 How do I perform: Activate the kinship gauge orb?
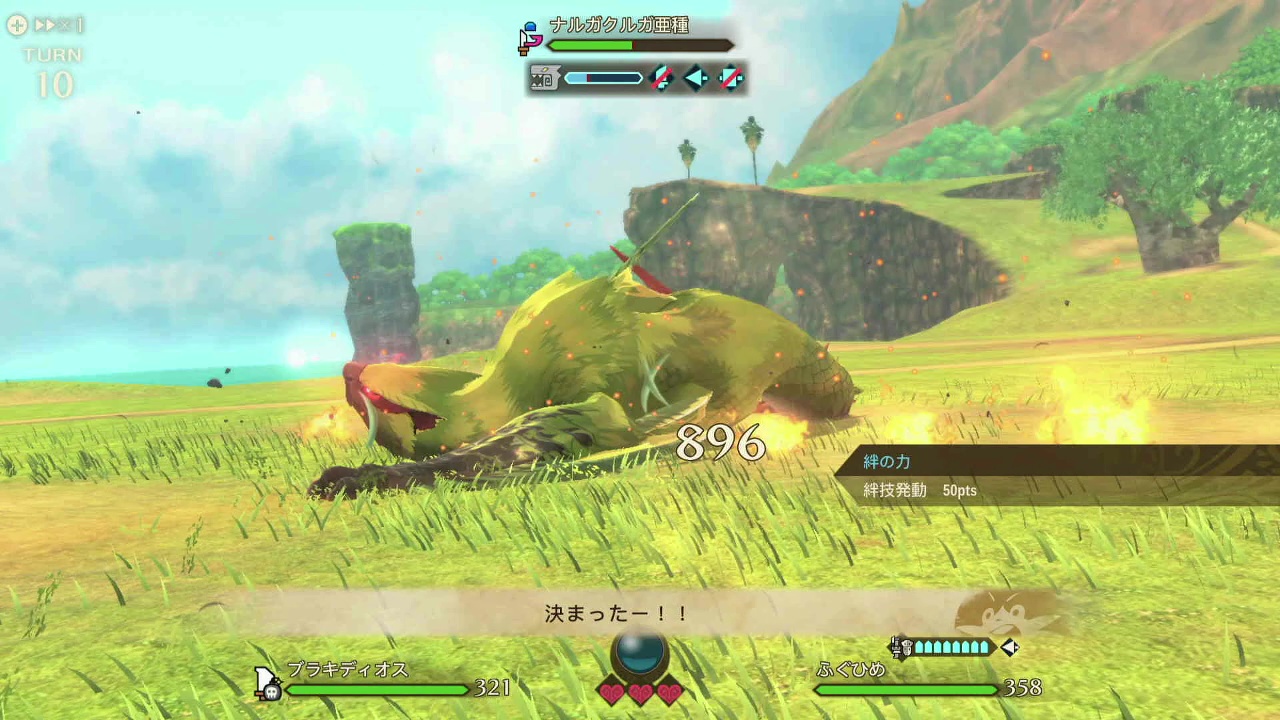coord(640,653)
